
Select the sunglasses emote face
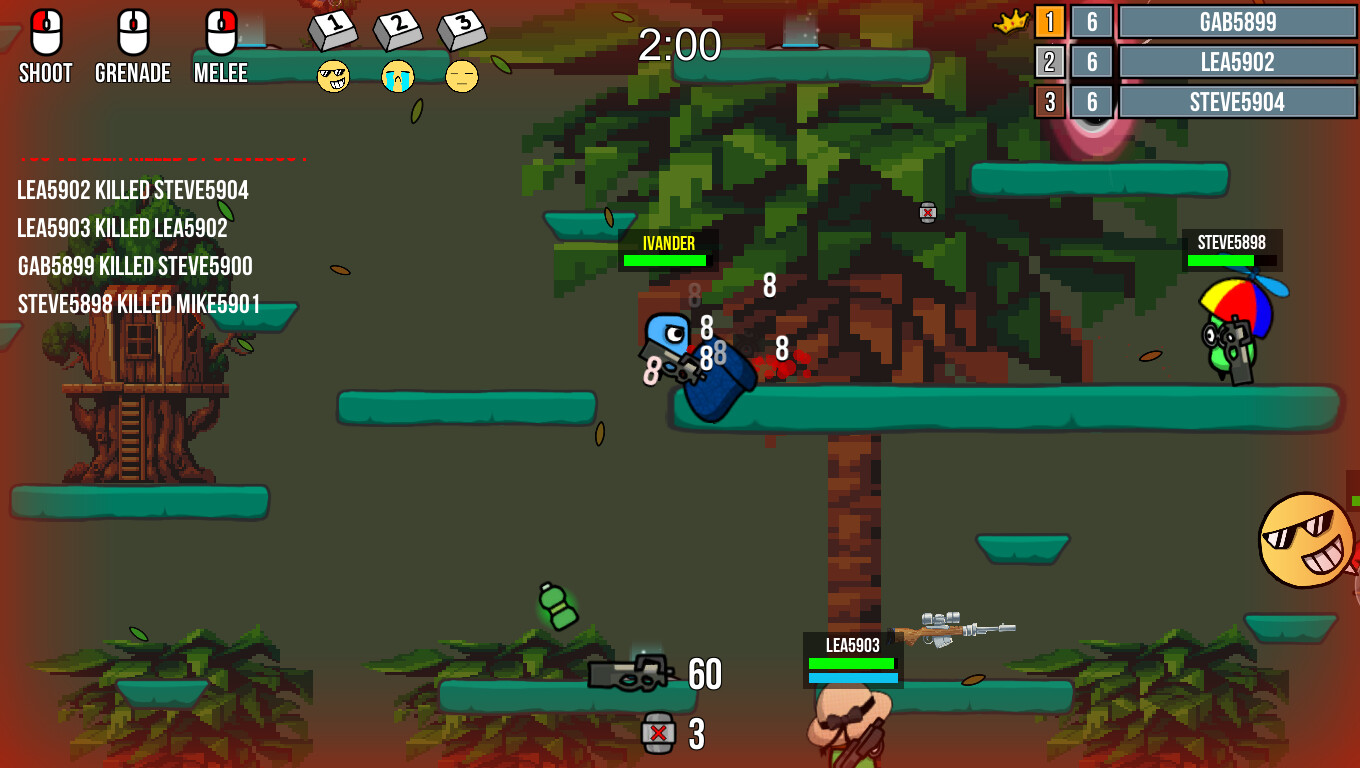[x=333, y=76]
